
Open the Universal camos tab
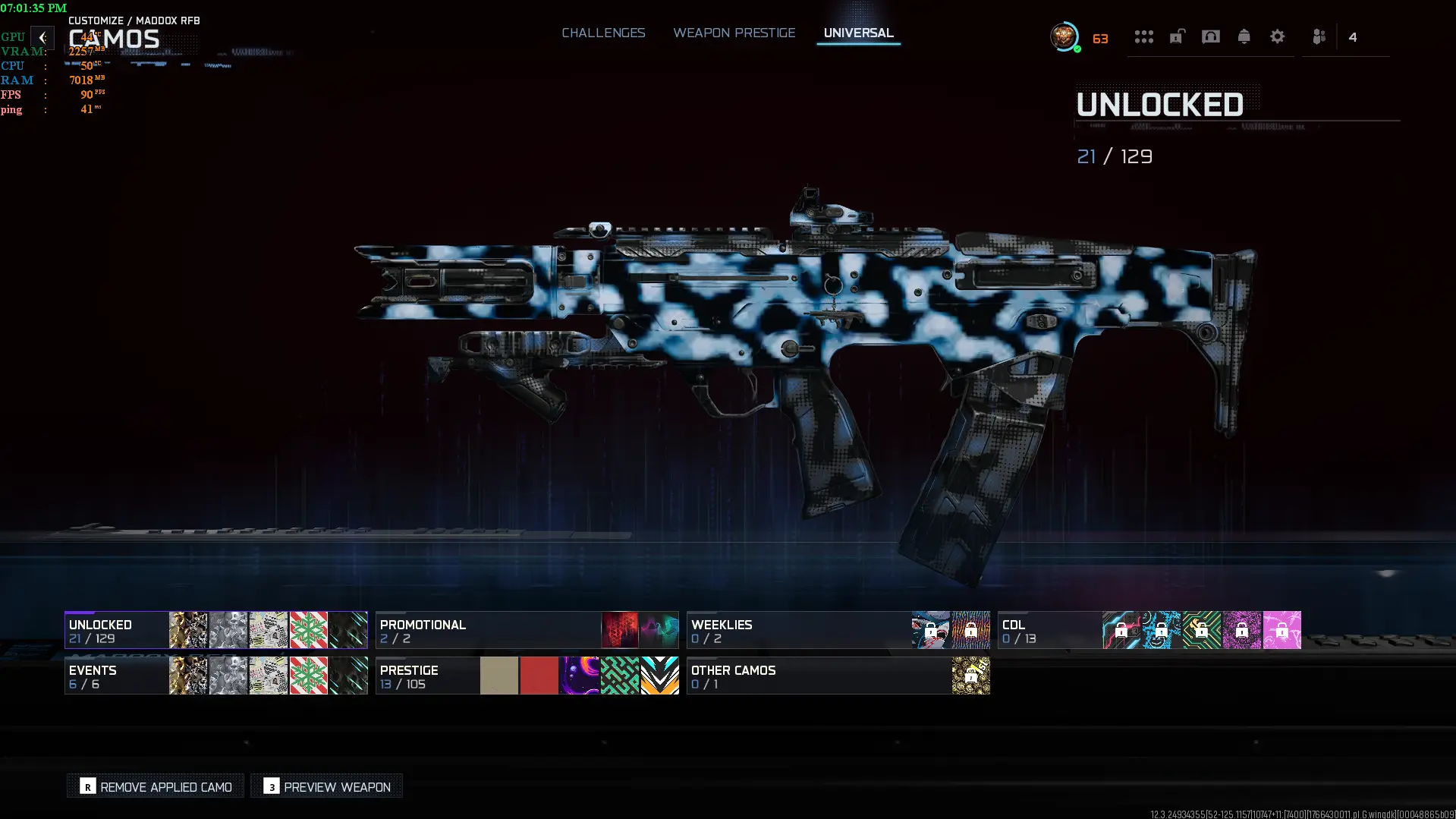click(858, 33)
